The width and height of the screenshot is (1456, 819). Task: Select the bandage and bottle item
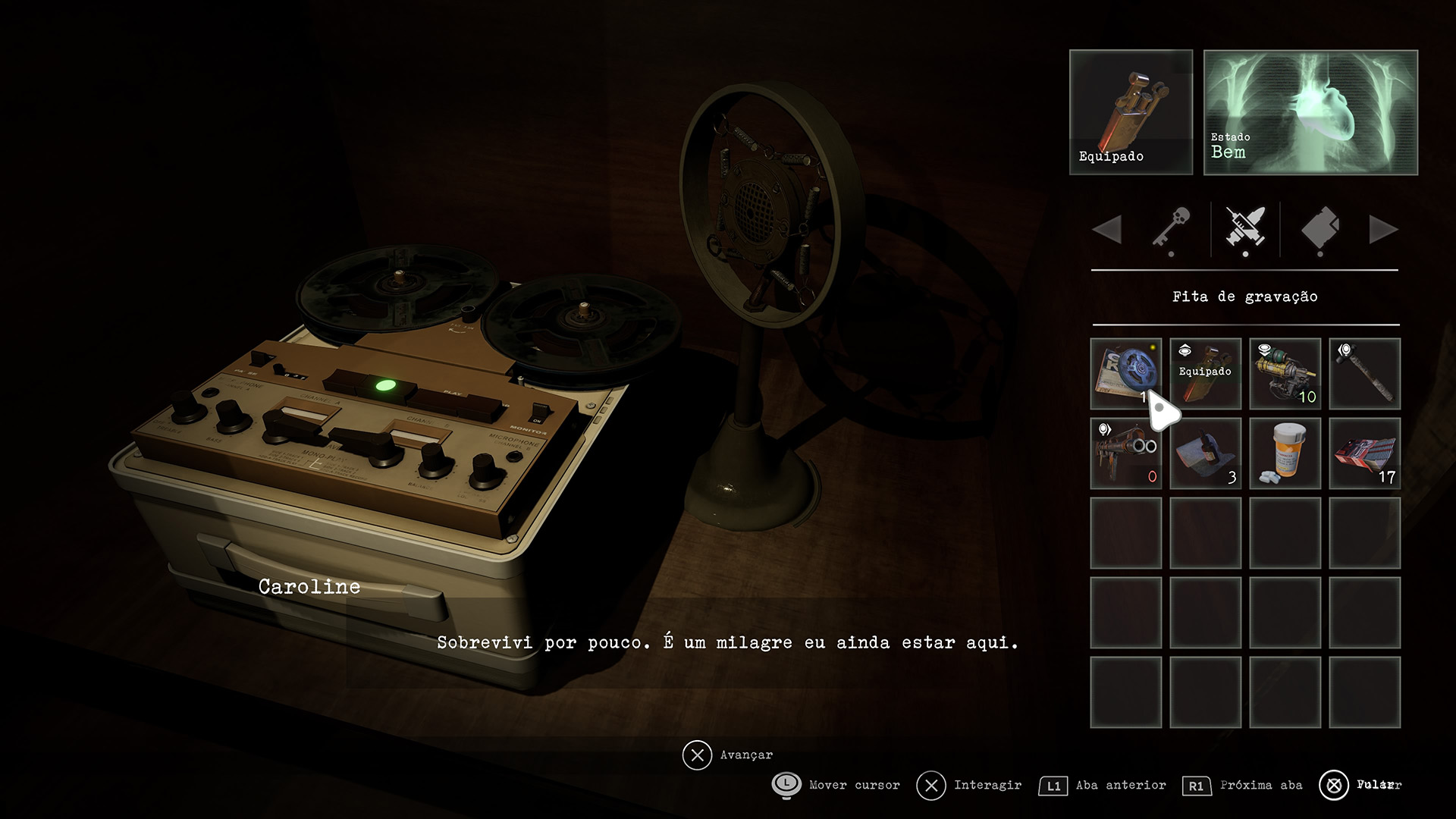[x=1205, y=453]
